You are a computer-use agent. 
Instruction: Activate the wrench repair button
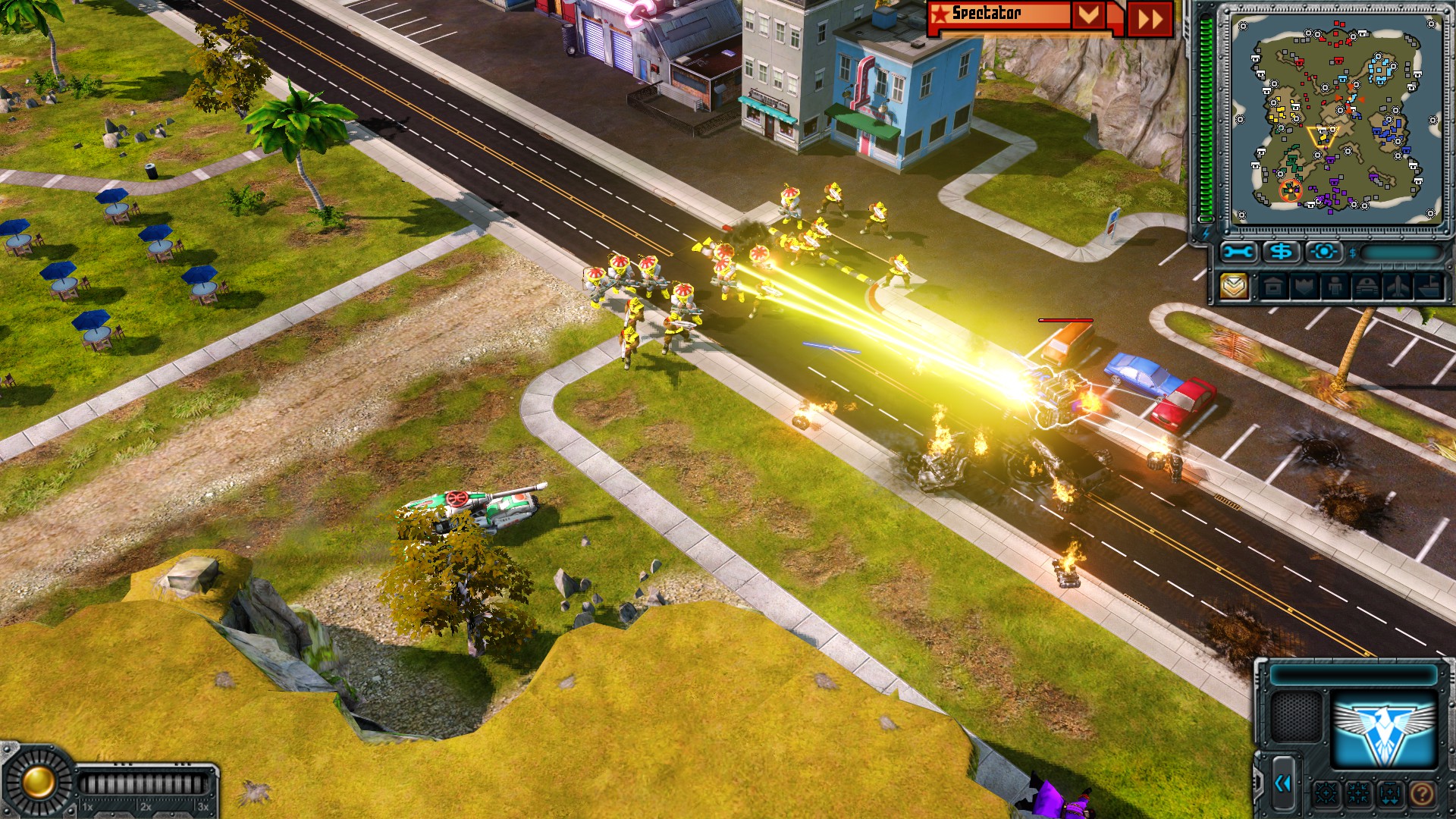click(1238, 252)
